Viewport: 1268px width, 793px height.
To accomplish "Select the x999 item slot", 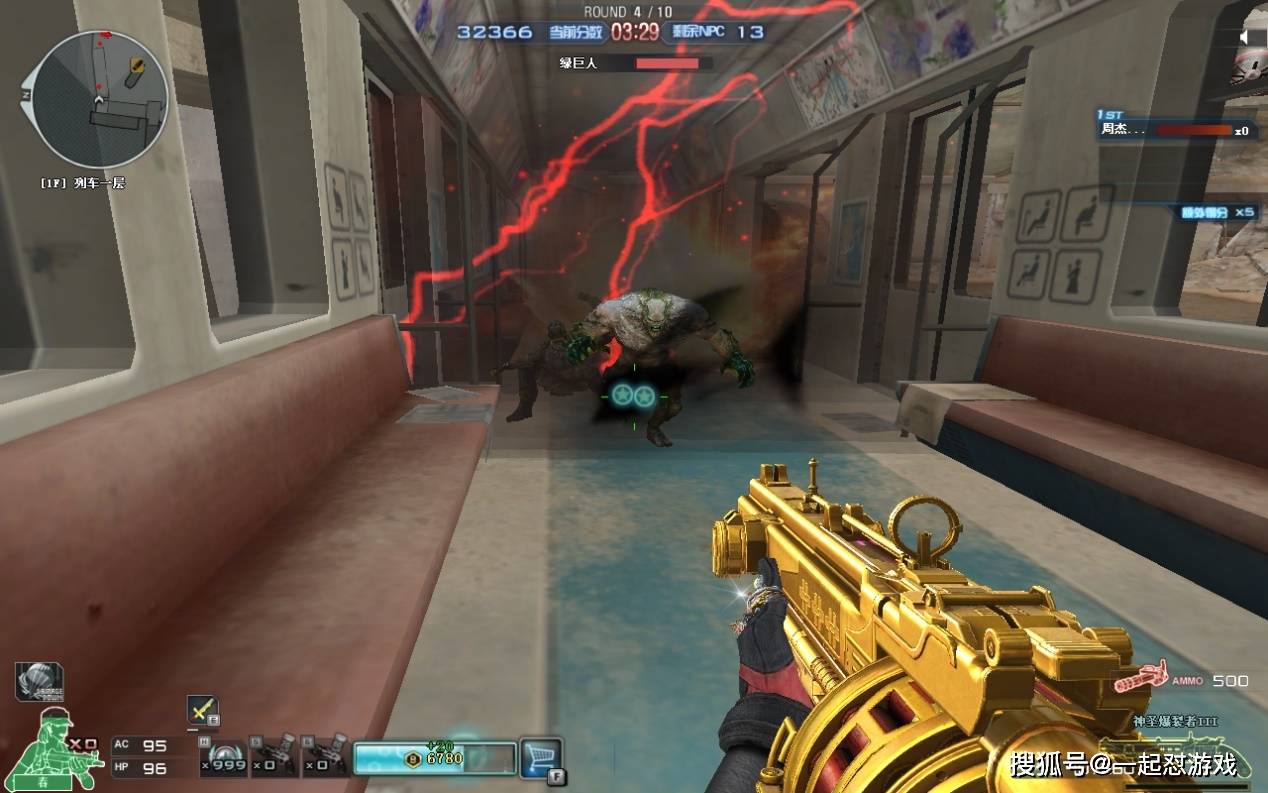I will [x=222, y=757].
